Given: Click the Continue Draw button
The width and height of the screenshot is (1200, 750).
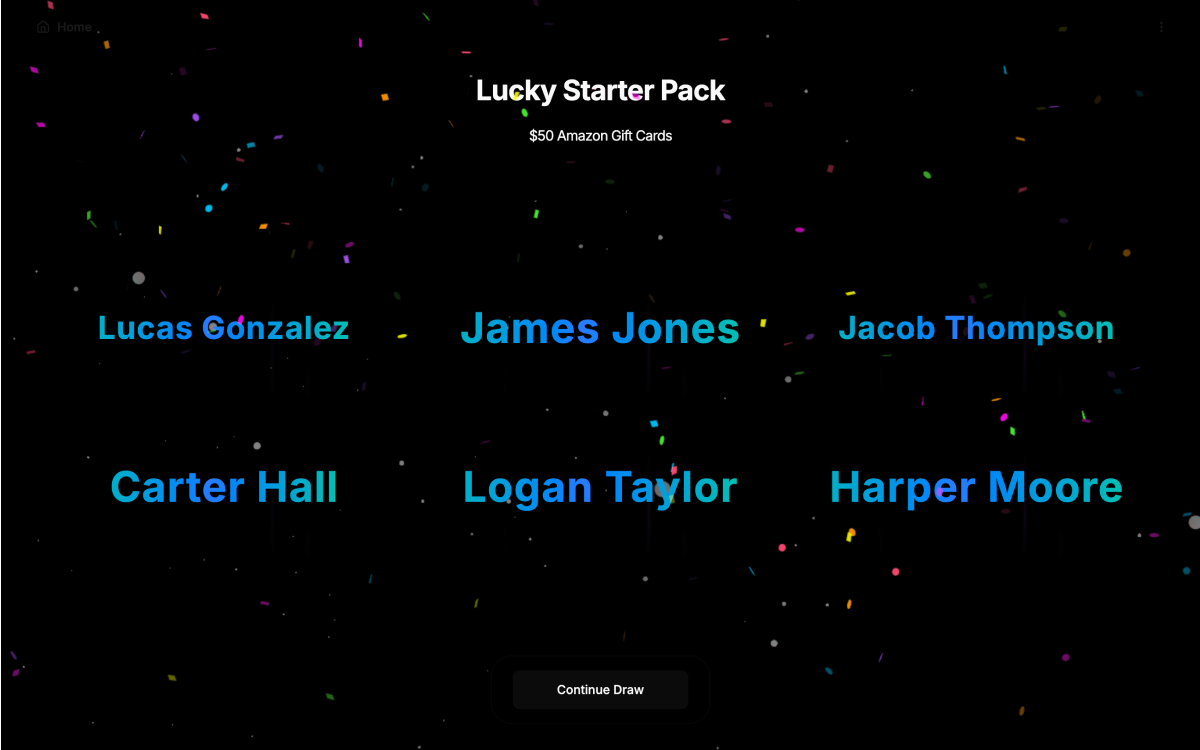Looking at the screenshot, I should click(600, 690).
